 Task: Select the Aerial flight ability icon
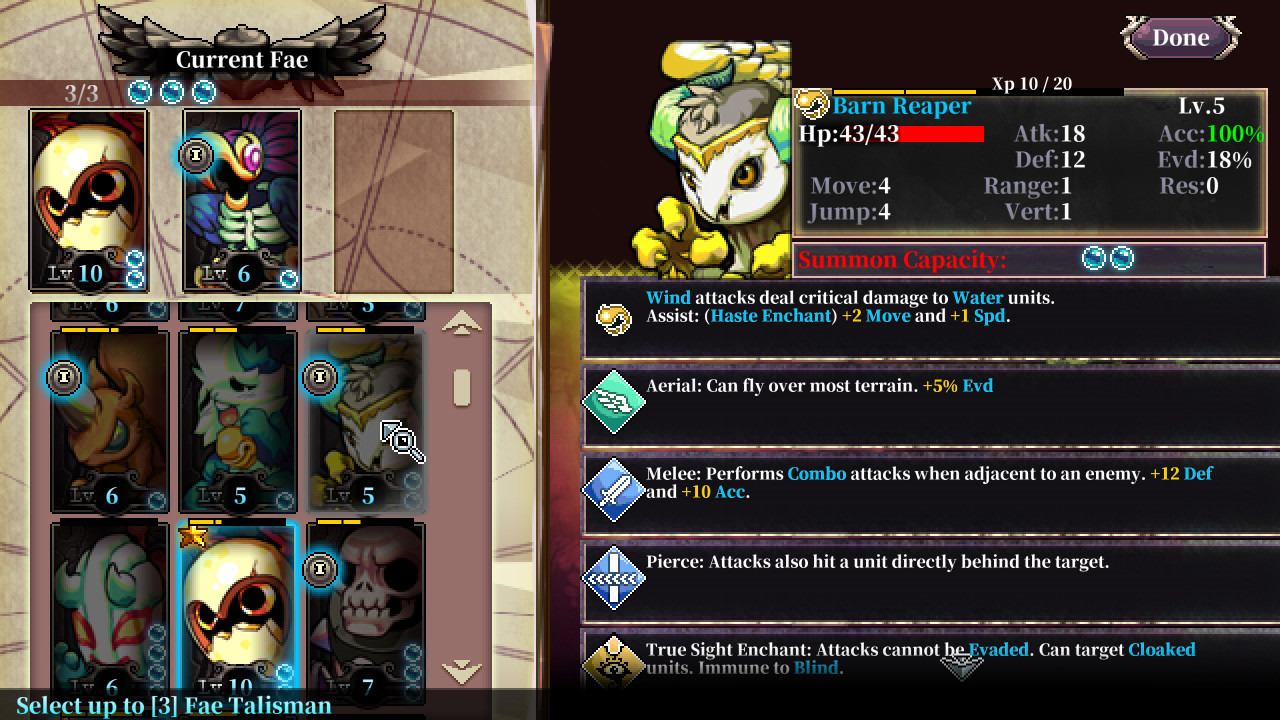(614, 400)
